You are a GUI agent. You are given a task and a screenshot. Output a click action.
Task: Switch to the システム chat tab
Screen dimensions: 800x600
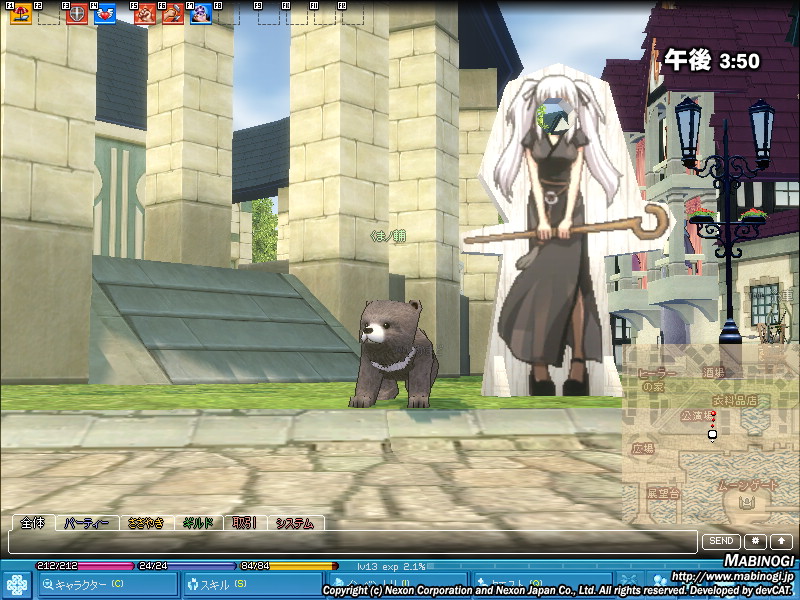coord(295,523)
